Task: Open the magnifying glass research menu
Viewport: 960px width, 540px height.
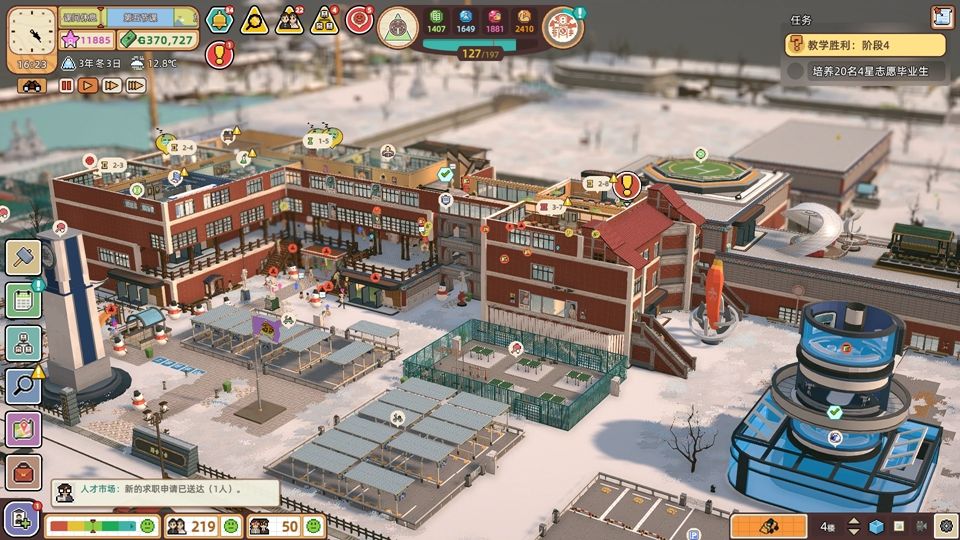Action: coord(23,386)
